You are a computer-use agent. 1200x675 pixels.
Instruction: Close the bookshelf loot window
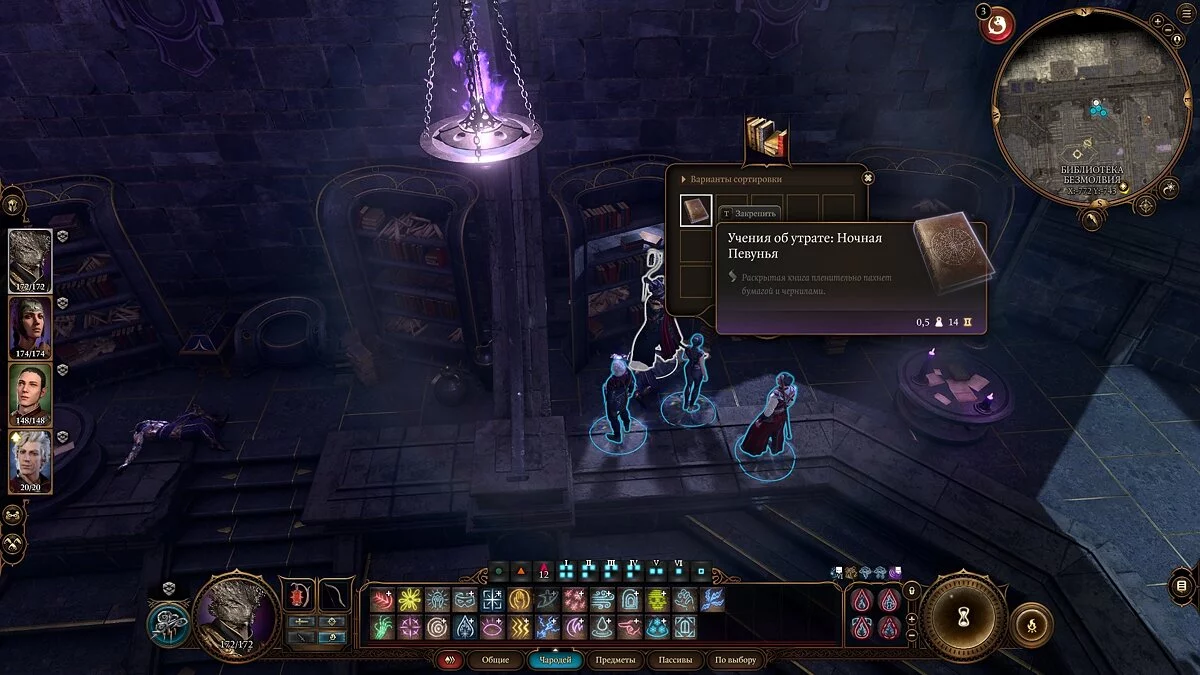868,178
